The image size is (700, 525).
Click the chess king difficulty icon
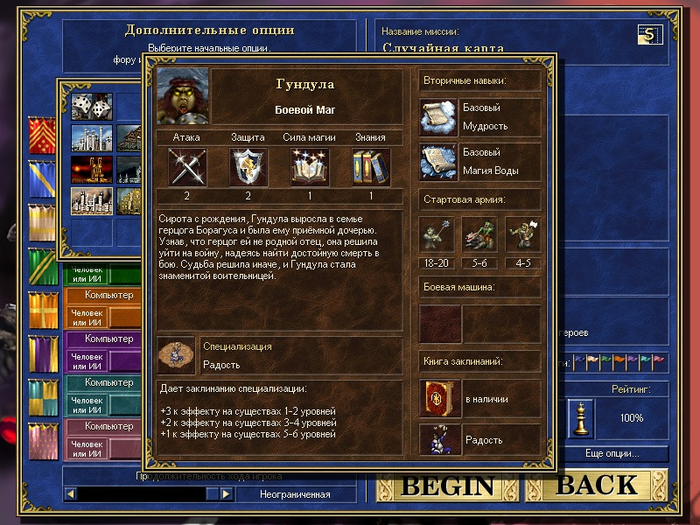tap(581, 418)
